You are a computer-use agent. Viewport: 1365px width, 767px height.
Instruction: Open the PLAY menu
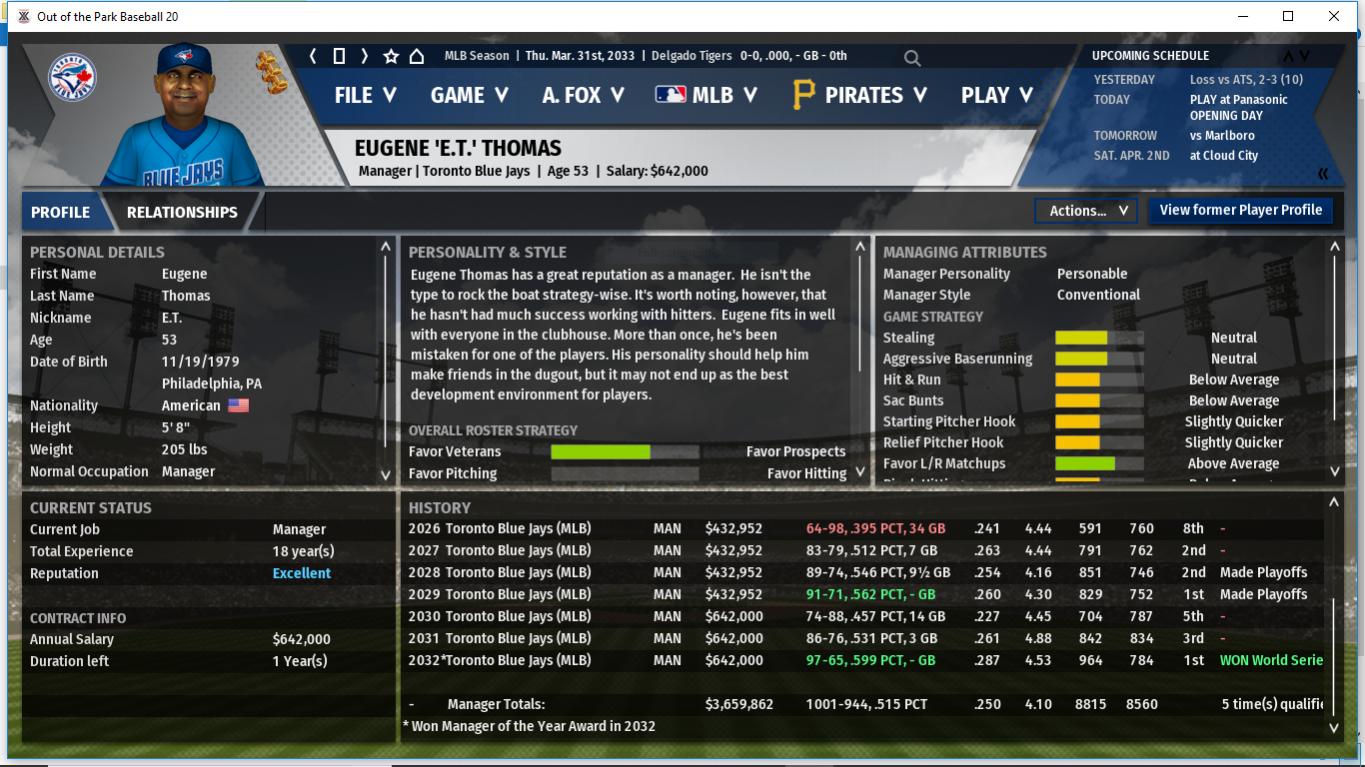click(x=996, y=95)
